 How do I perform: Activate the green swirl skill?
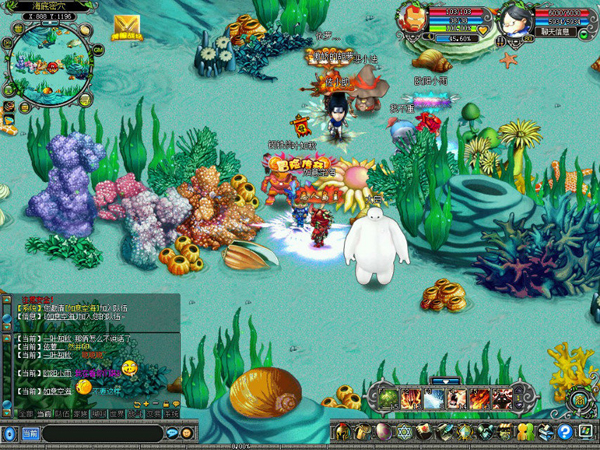(388, 400)
